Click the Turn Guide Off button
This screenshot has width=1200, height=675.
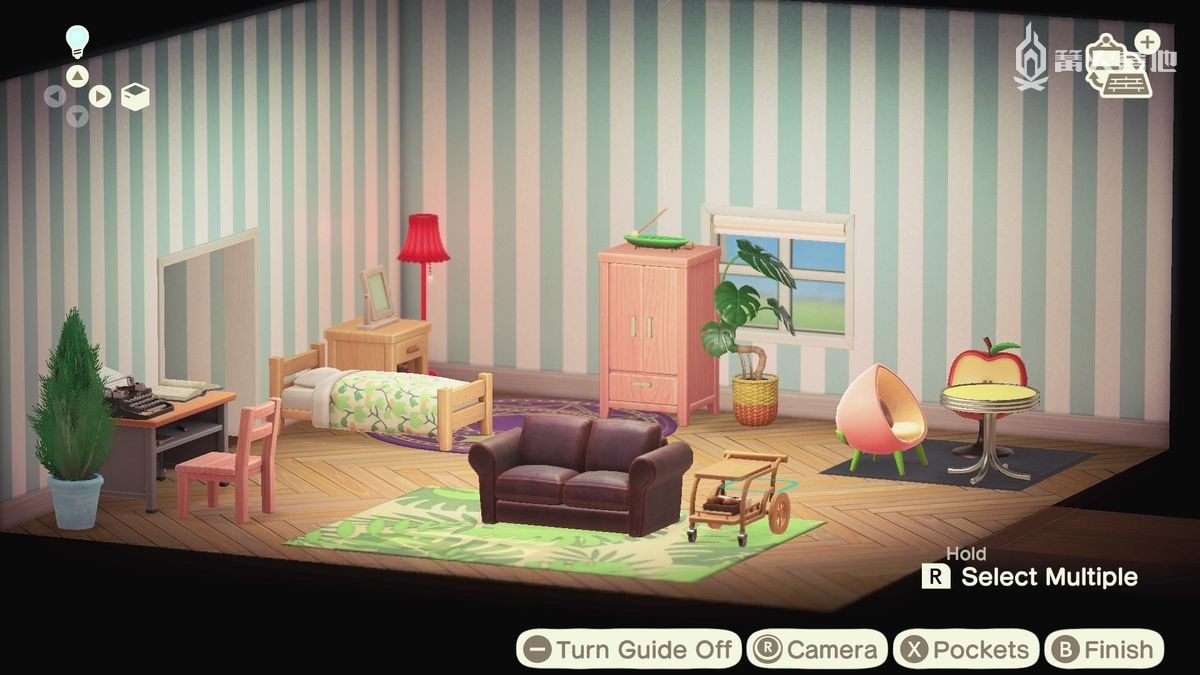[x=629, y=650]
